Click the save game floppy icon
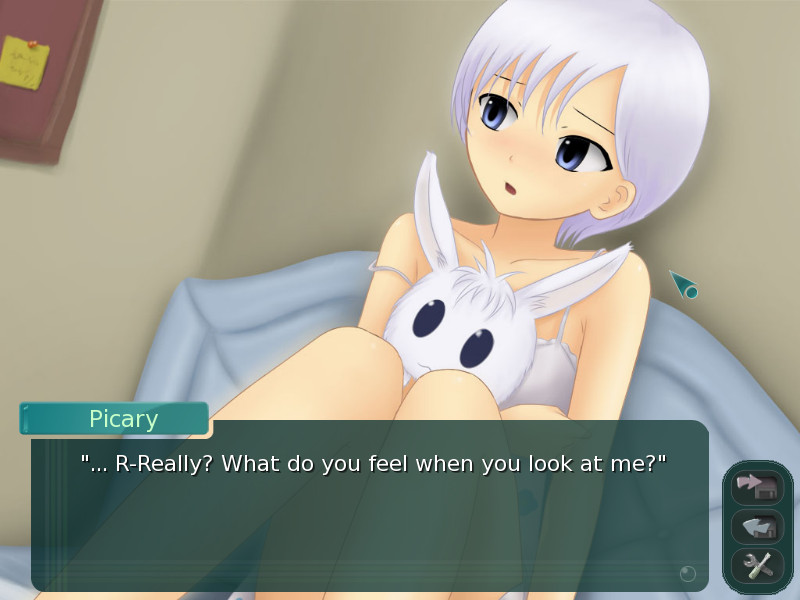The height and width of the screenshot is (600, 800). (757, 486)
